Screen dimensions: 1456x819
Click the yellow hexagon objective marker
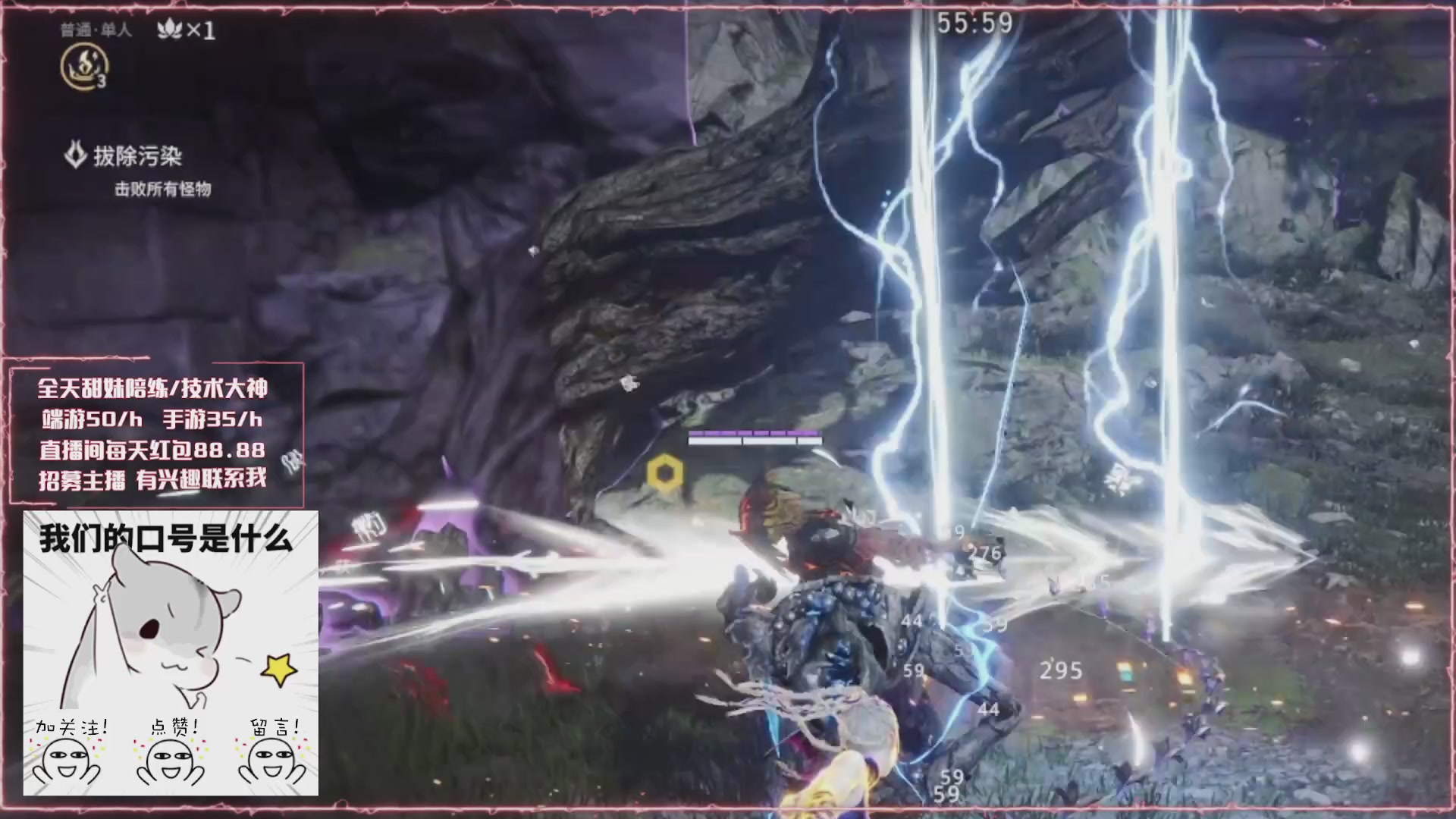[665, 474]
